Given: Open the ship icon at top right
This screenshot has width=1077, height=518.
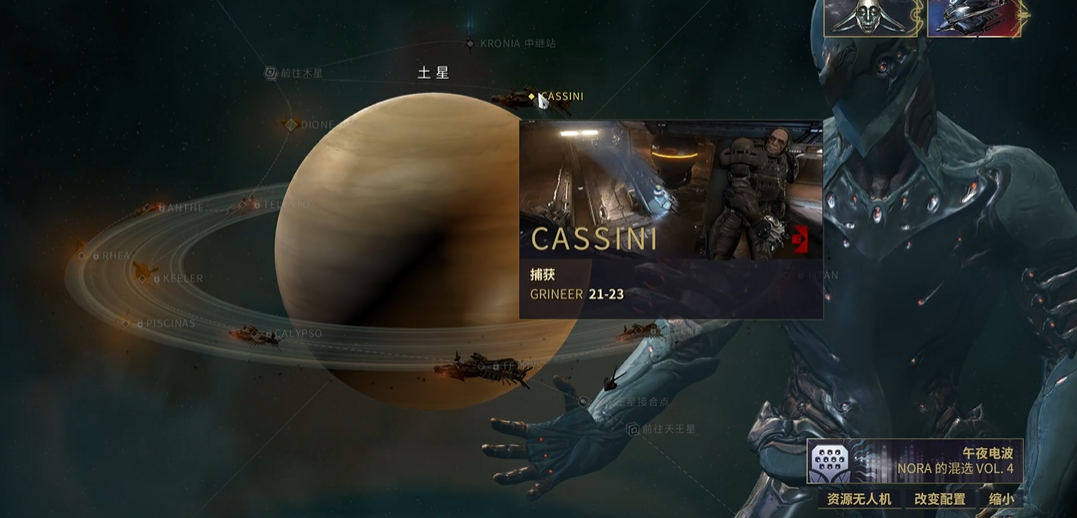Looking at the screenshot, I should (x=975, y=18).
